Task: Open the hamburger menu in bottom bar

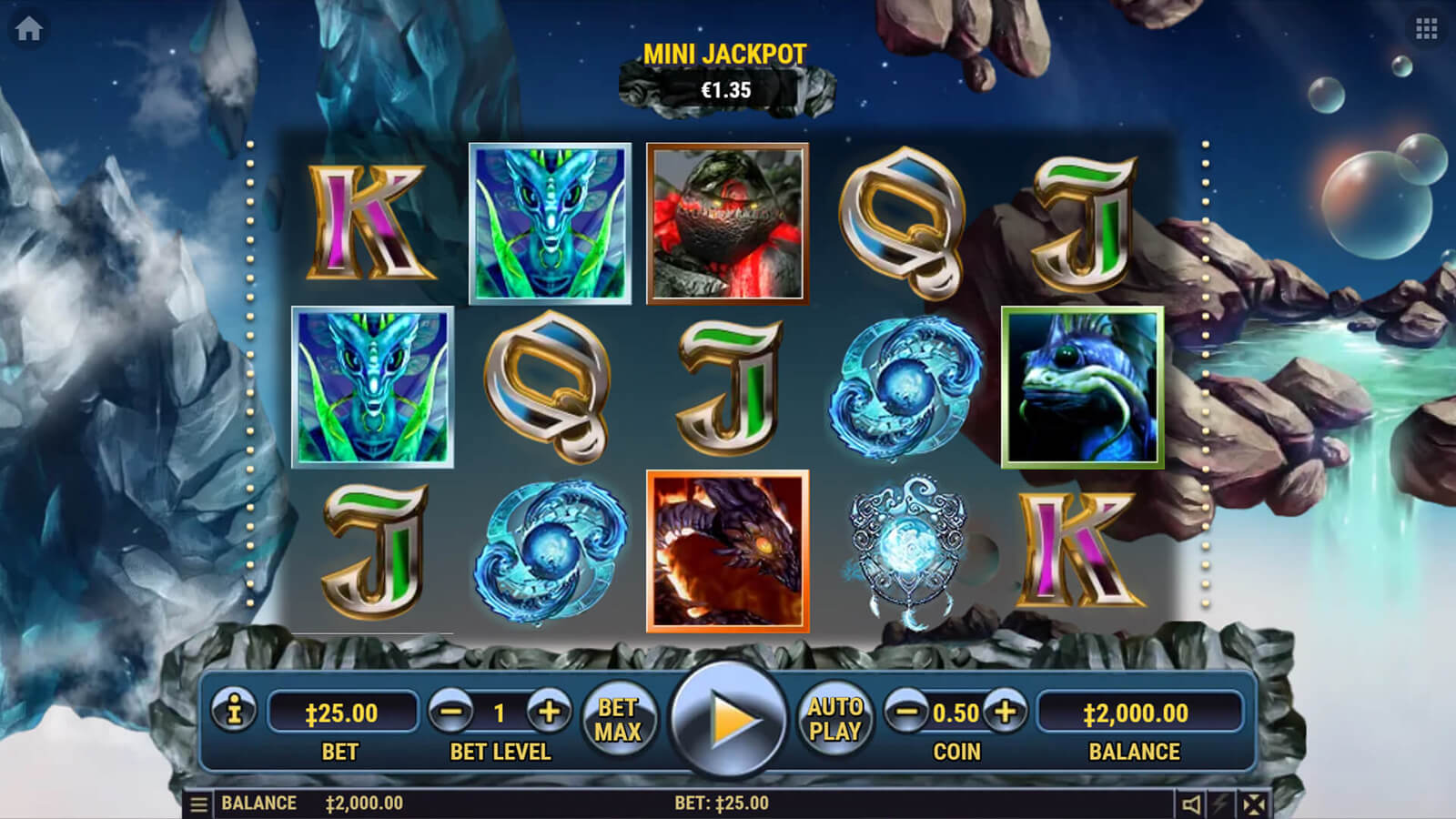Action: coord(198,804)
